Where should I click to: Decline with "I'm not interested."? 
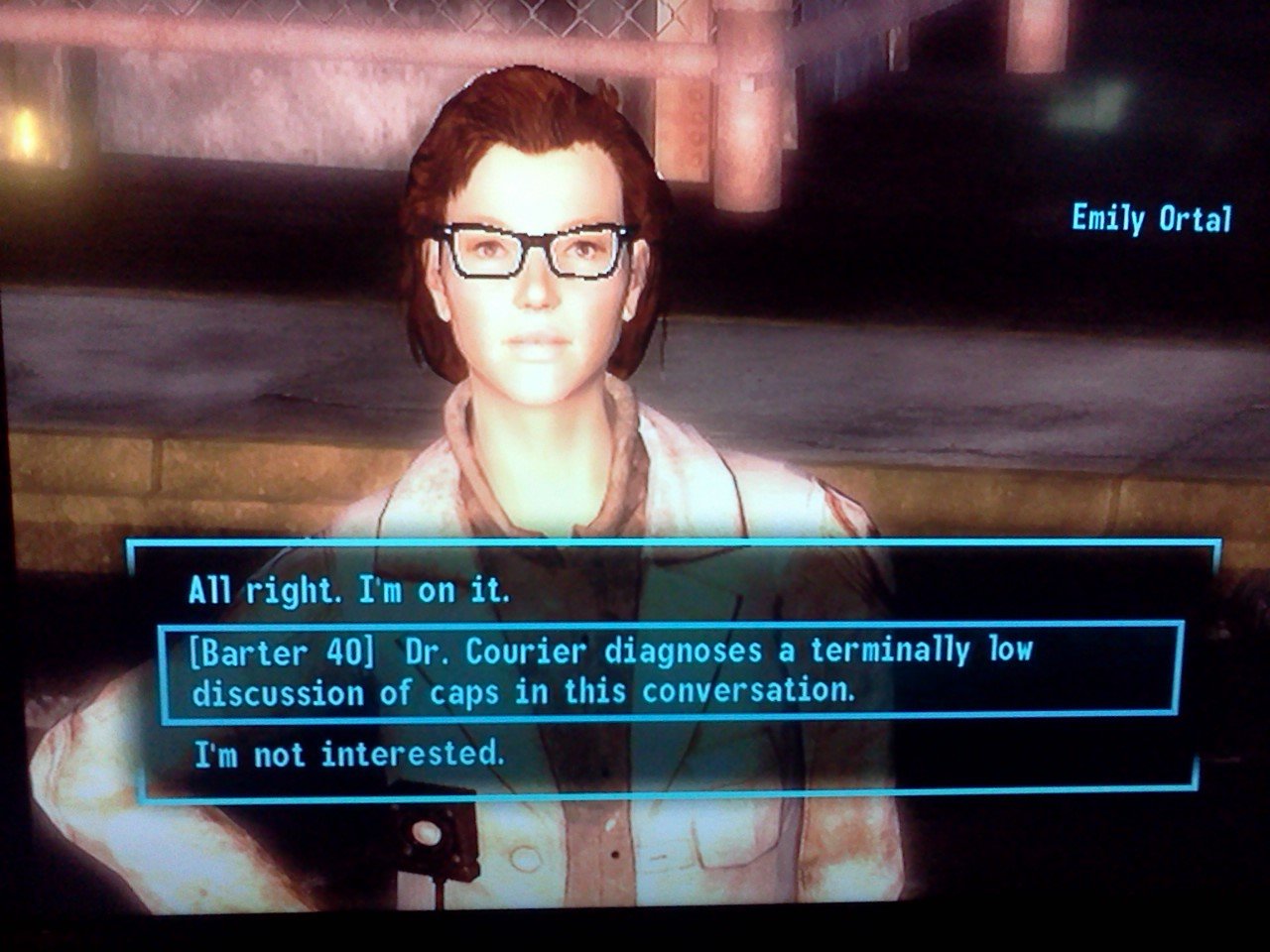pyautogui.click(x=348, y=756)
